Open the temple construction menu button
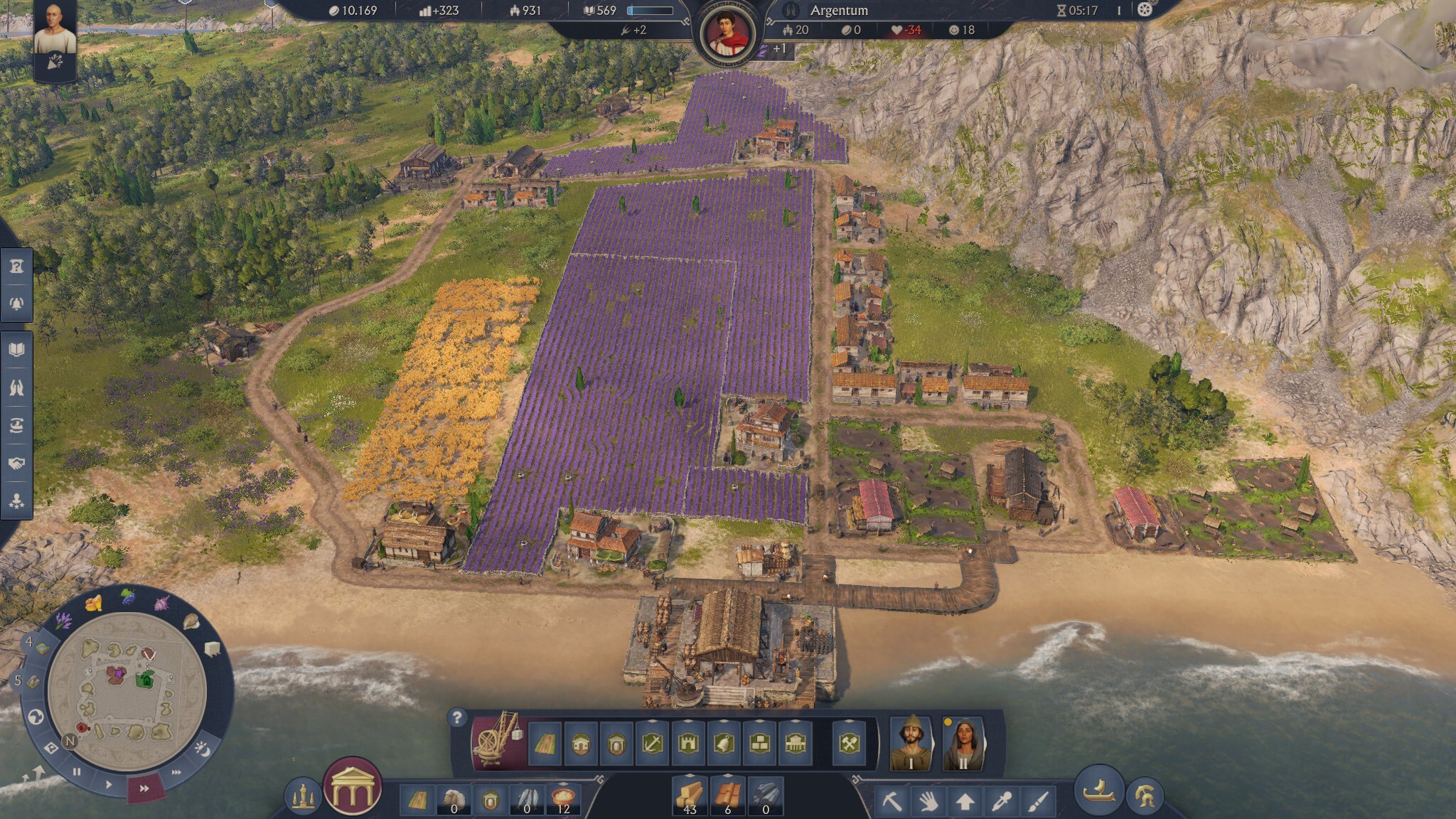The height and width of the screenshot is (819, 1456). 352,787
